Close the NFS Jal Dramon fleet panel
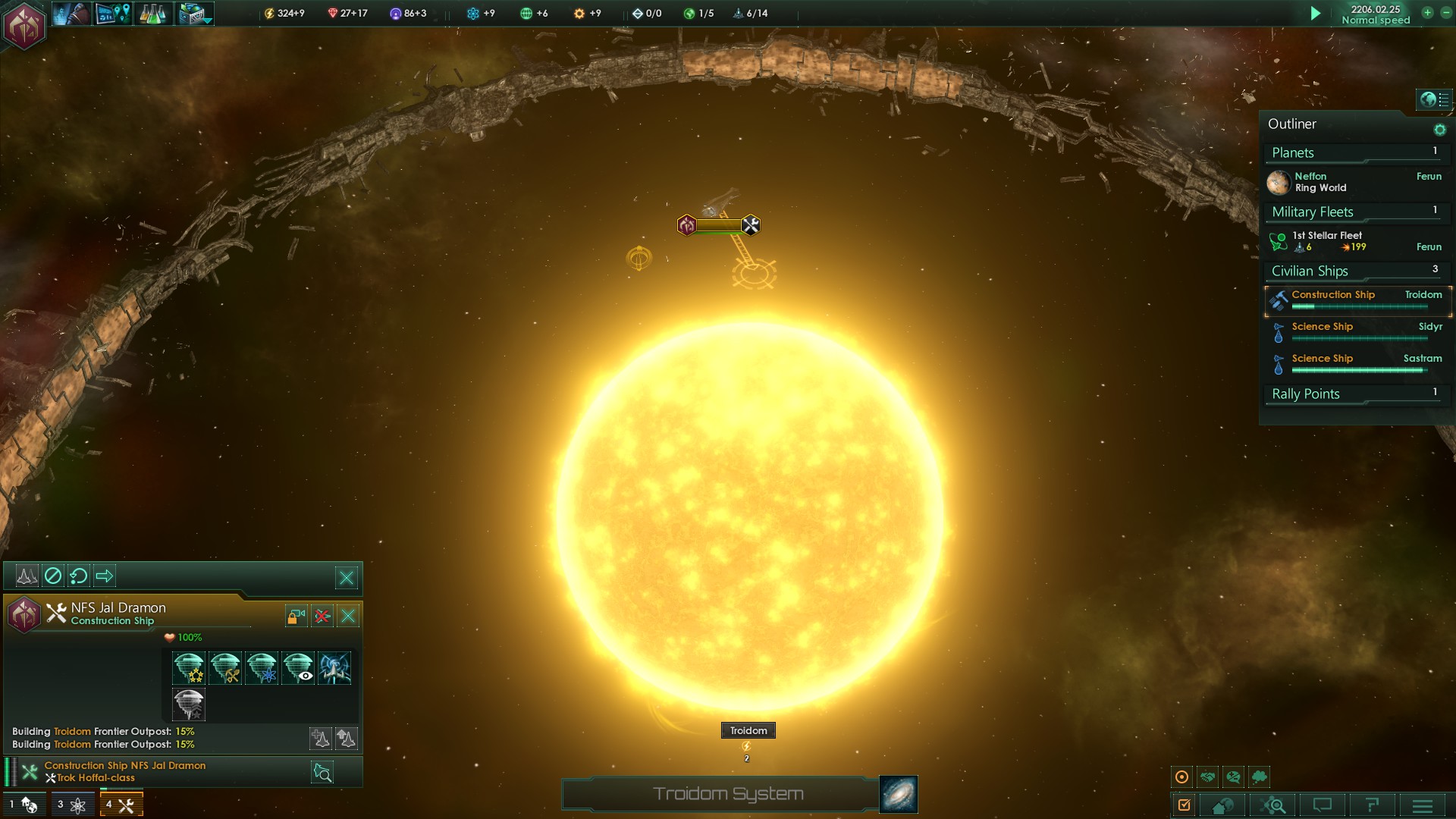Screen dimensions: 1456x819 point(347,578)
